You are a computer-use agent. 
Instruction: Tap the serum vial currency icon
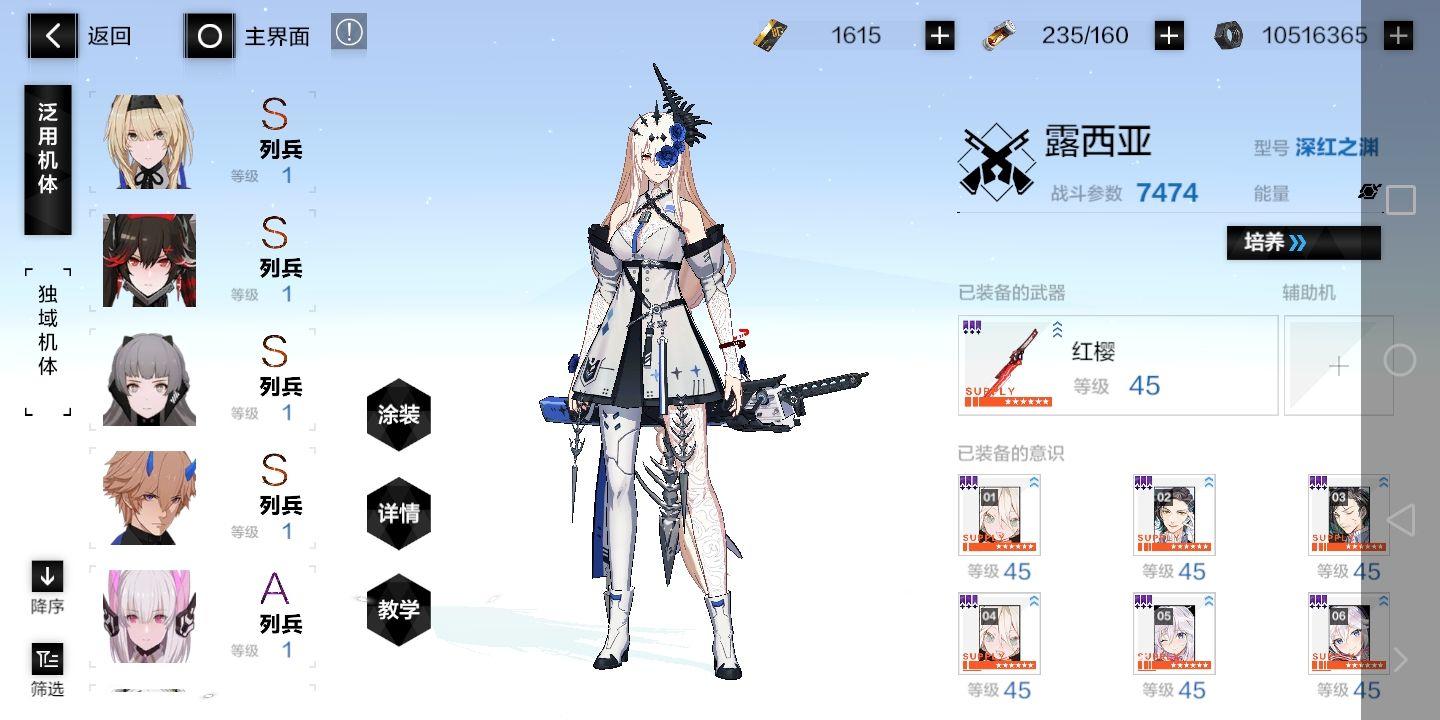point(1001,35)
